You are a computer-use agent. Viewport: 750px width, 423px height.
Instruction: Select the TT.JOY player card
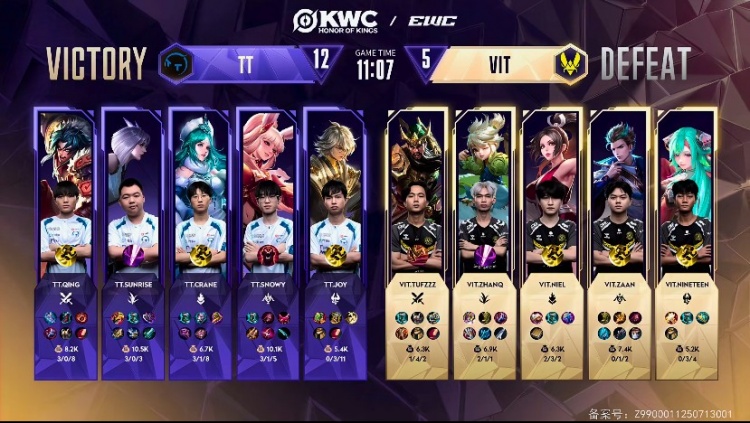pyautogui.click(x=335, y=240)
